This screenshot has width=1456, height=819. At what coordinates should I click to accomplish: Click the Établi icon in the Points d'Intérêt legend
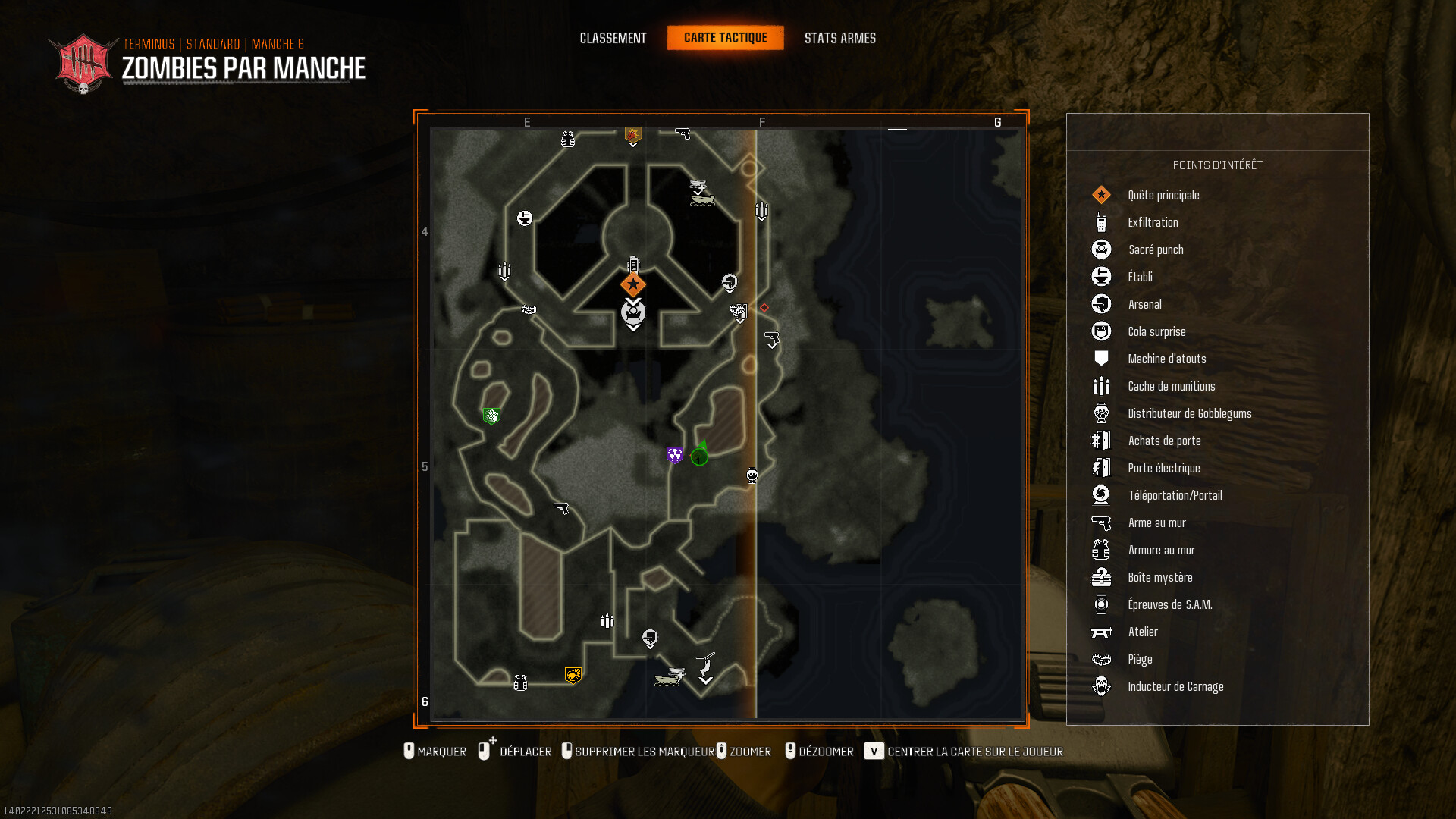click(x=1102, y=276)
